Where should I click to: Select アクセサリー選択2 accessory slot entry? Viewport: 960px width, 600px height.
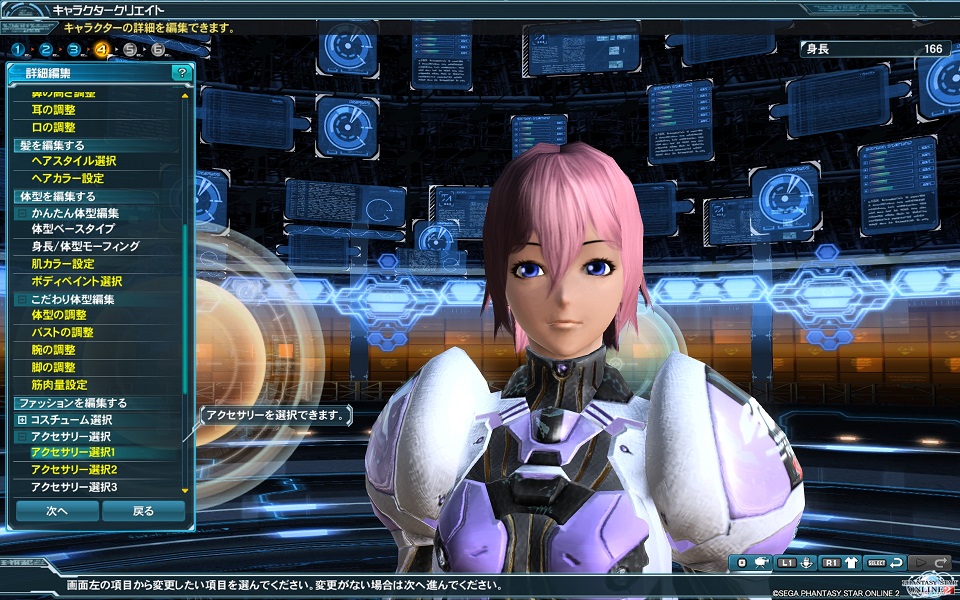74,470
